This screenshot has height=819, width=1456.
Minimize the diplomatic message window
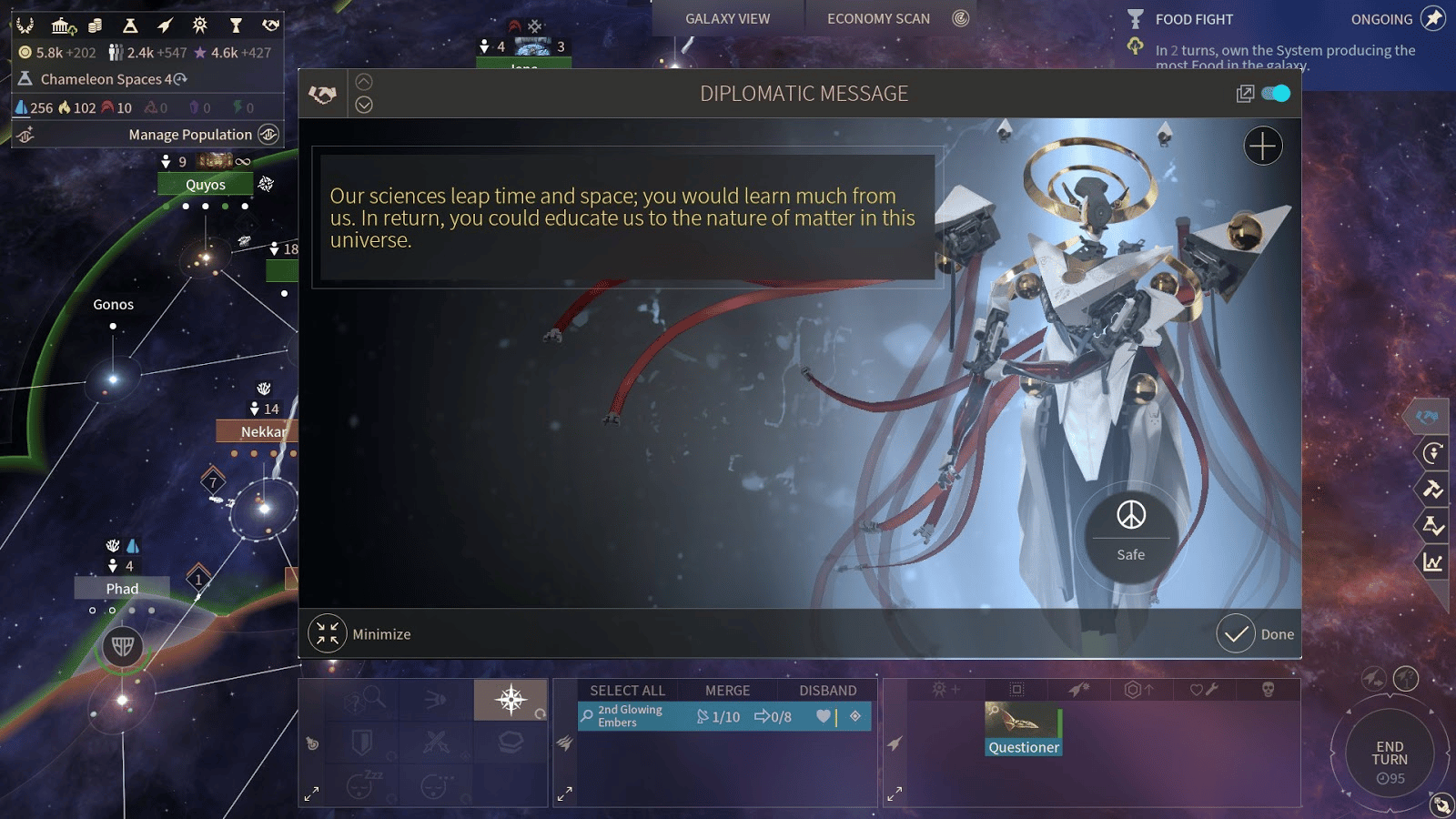tap(360, 634)
